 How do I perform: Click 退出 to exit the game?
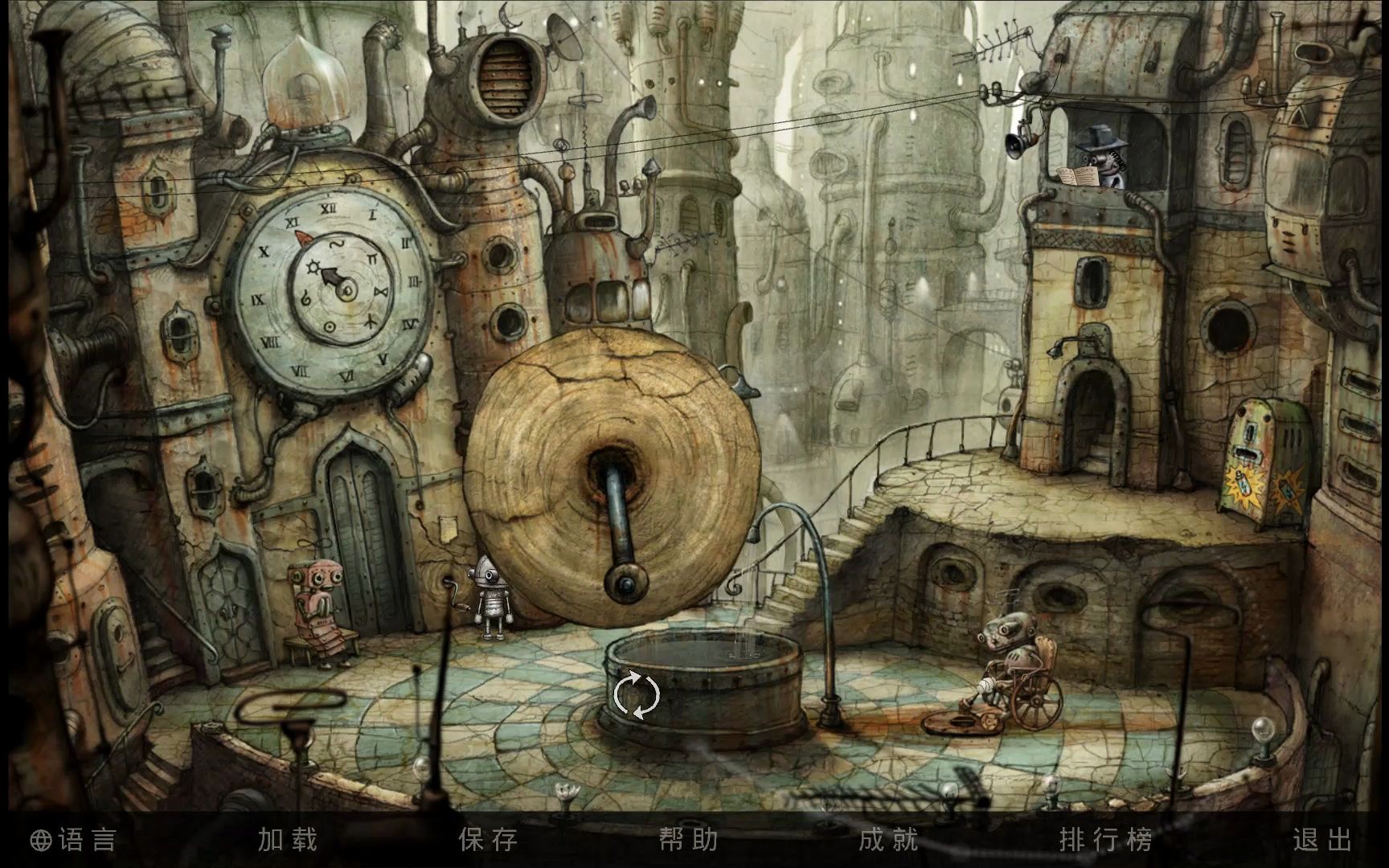click(1322, 840)
